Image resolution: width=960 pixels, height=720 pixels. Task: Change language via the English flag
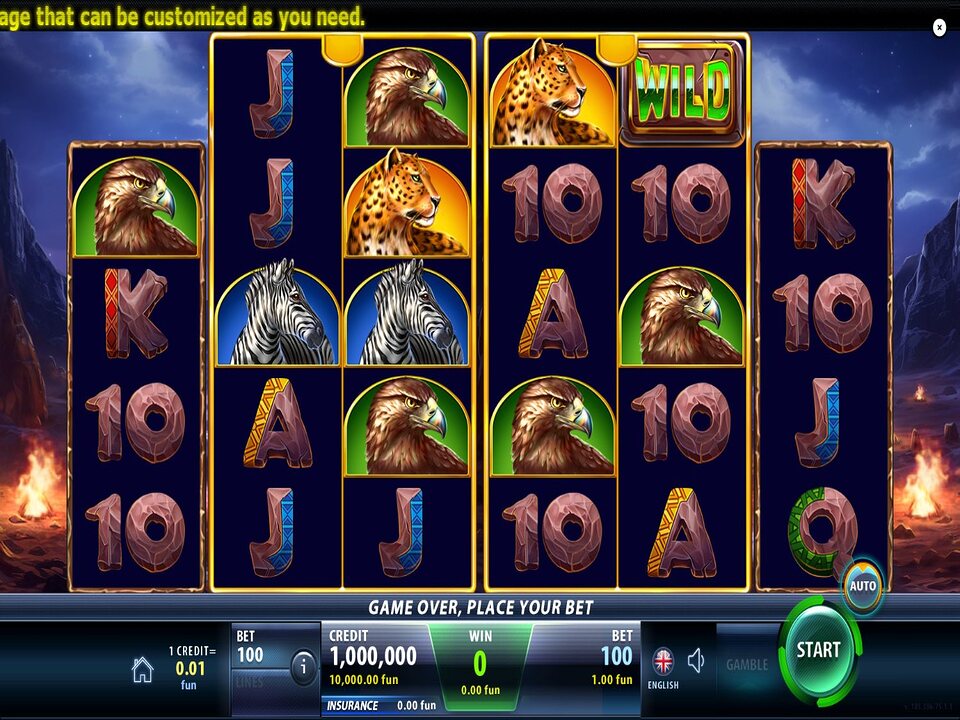click(x=663, y=662)
